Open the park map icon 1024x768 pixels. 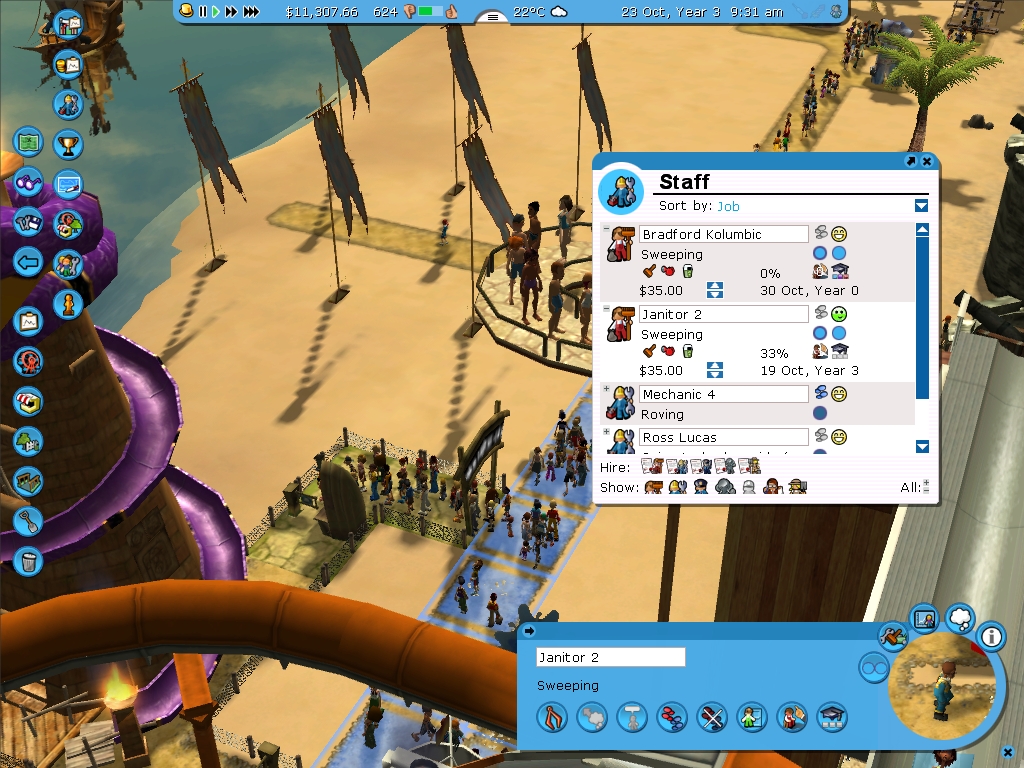[28, 141]
